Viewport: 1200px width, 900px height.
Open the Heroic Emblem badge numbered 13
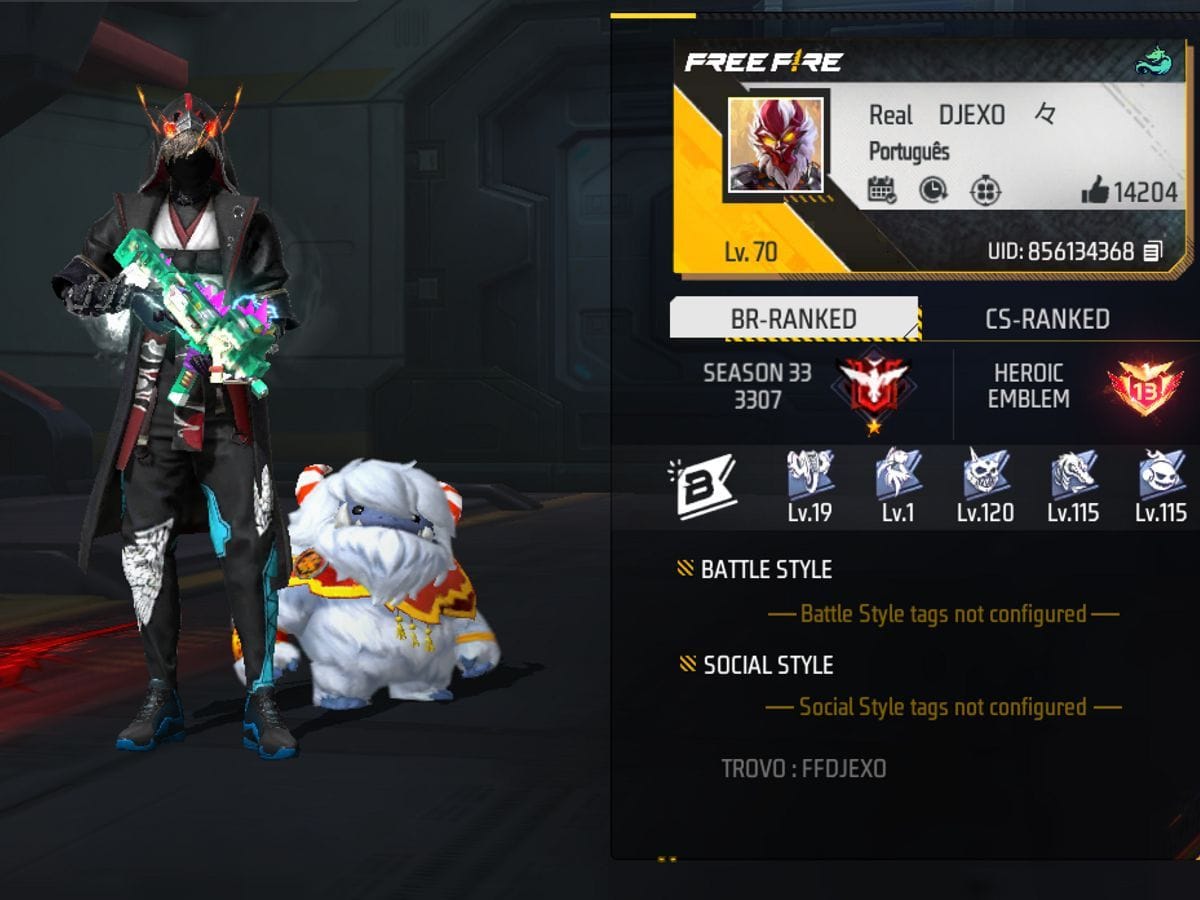[1144, 389]
